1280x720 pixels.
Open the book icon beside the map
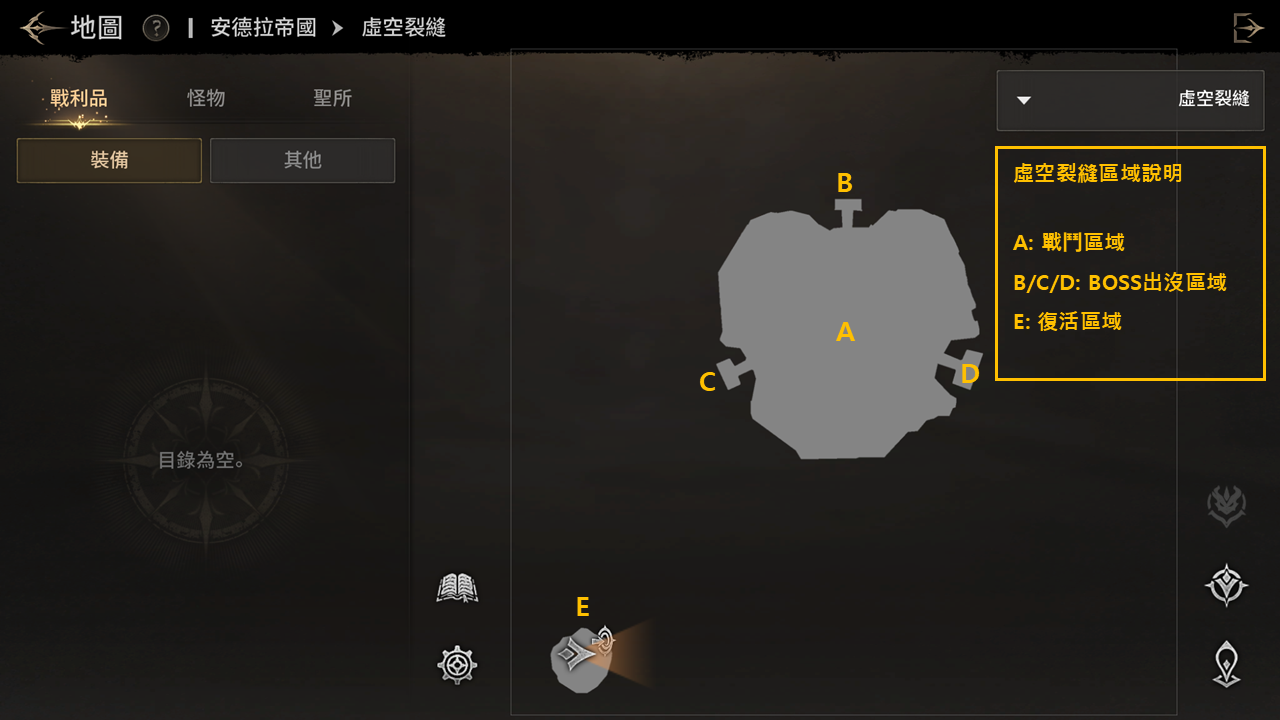457,588
